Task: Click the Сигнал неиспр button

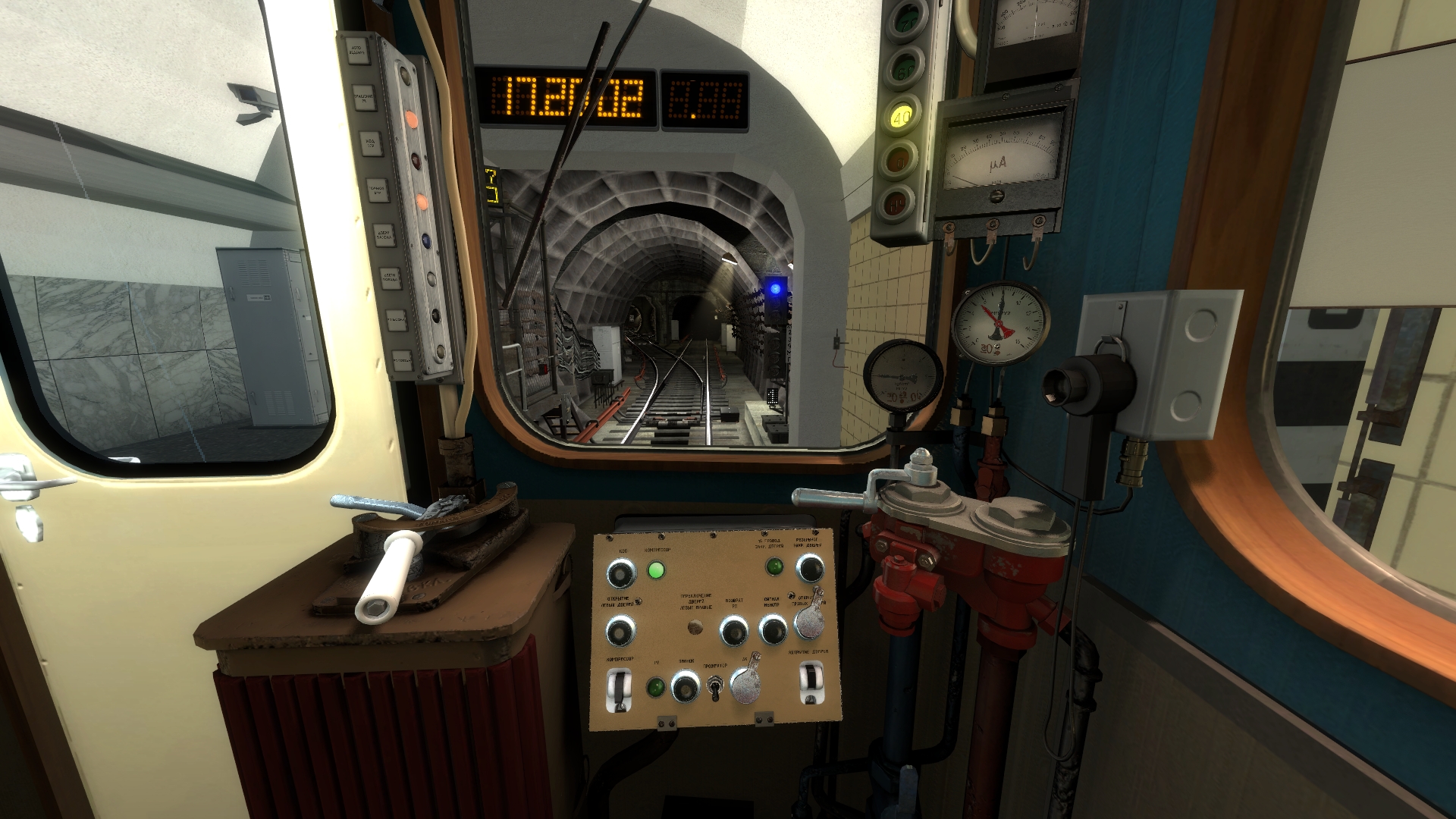Action: pos(773,629)
